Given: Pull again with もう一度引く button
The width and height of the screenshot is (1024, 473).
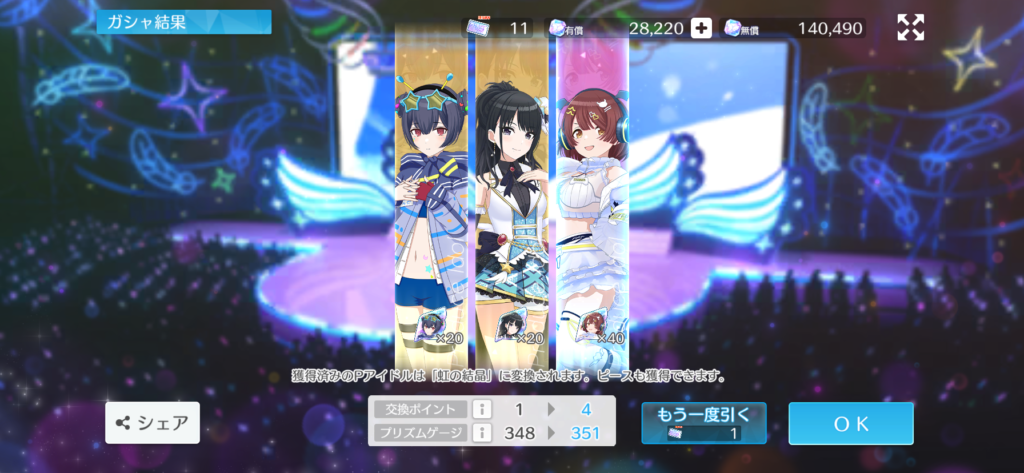Looking at the screenshot, I should point(704,423).
